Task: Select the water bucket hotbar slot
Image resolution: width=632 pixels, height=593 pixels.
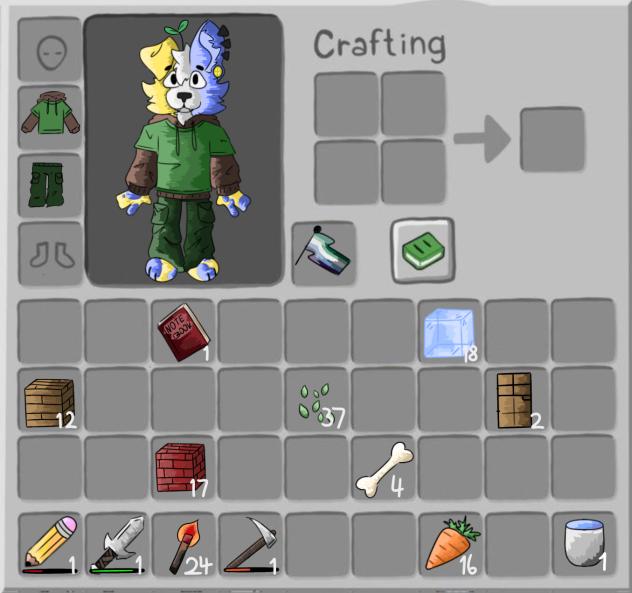Action: pyautogui.click(x=583, y=545)
